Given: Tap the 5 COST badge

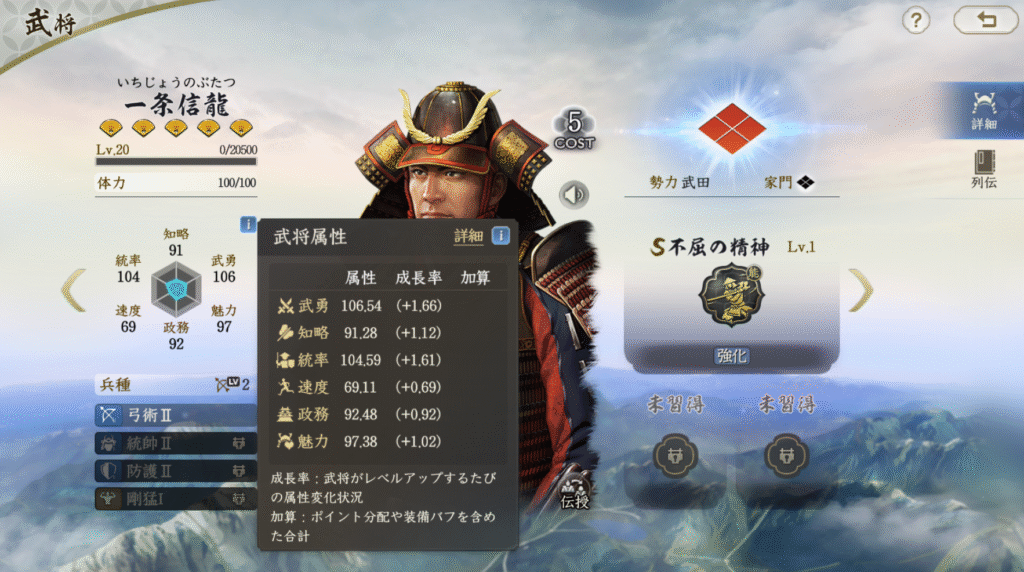Looking at the screenshot, I should tap(574, 130).
